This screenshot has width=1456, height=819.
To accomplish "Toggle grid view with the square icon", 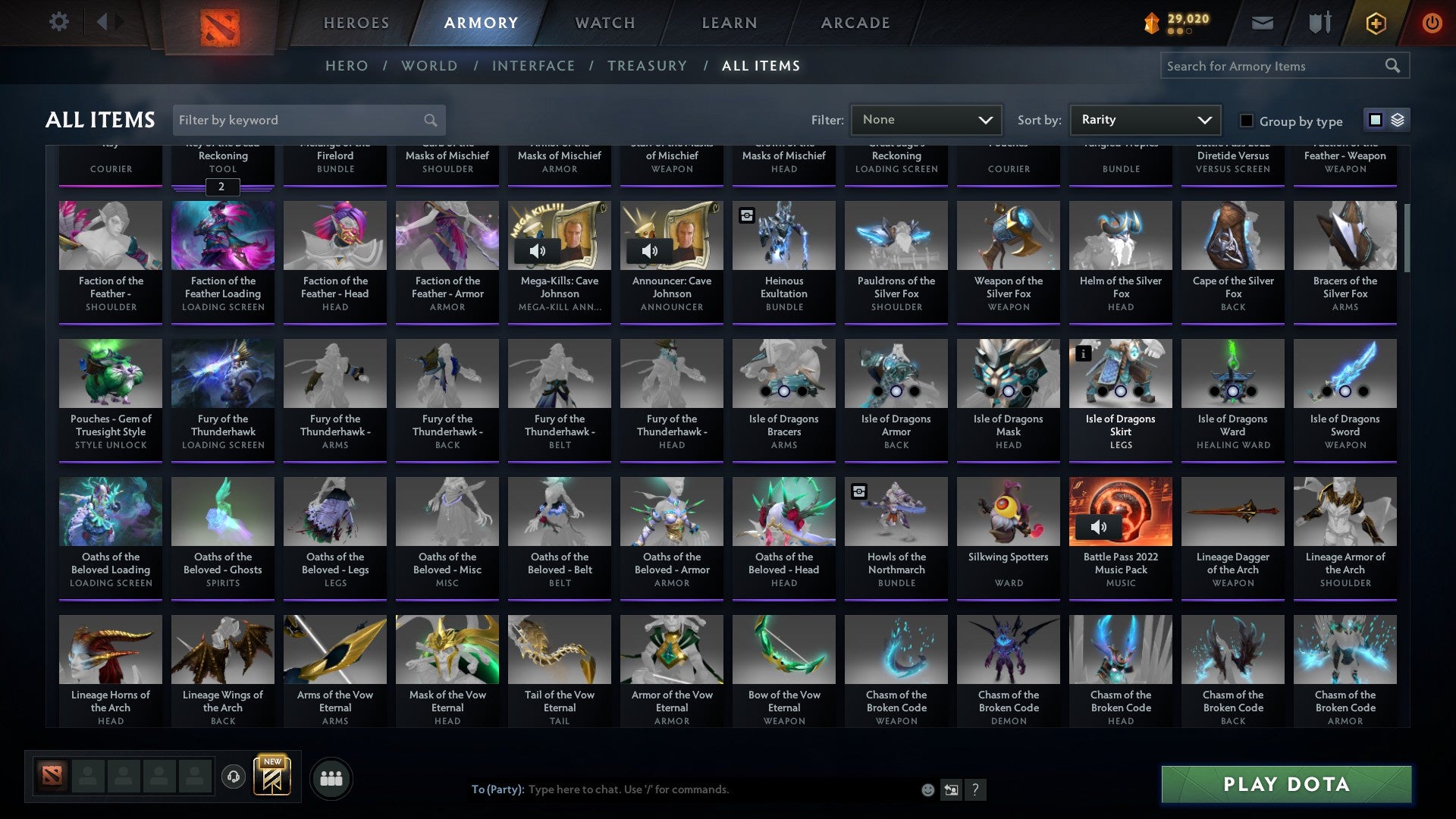I will (x=1376, y=120).
